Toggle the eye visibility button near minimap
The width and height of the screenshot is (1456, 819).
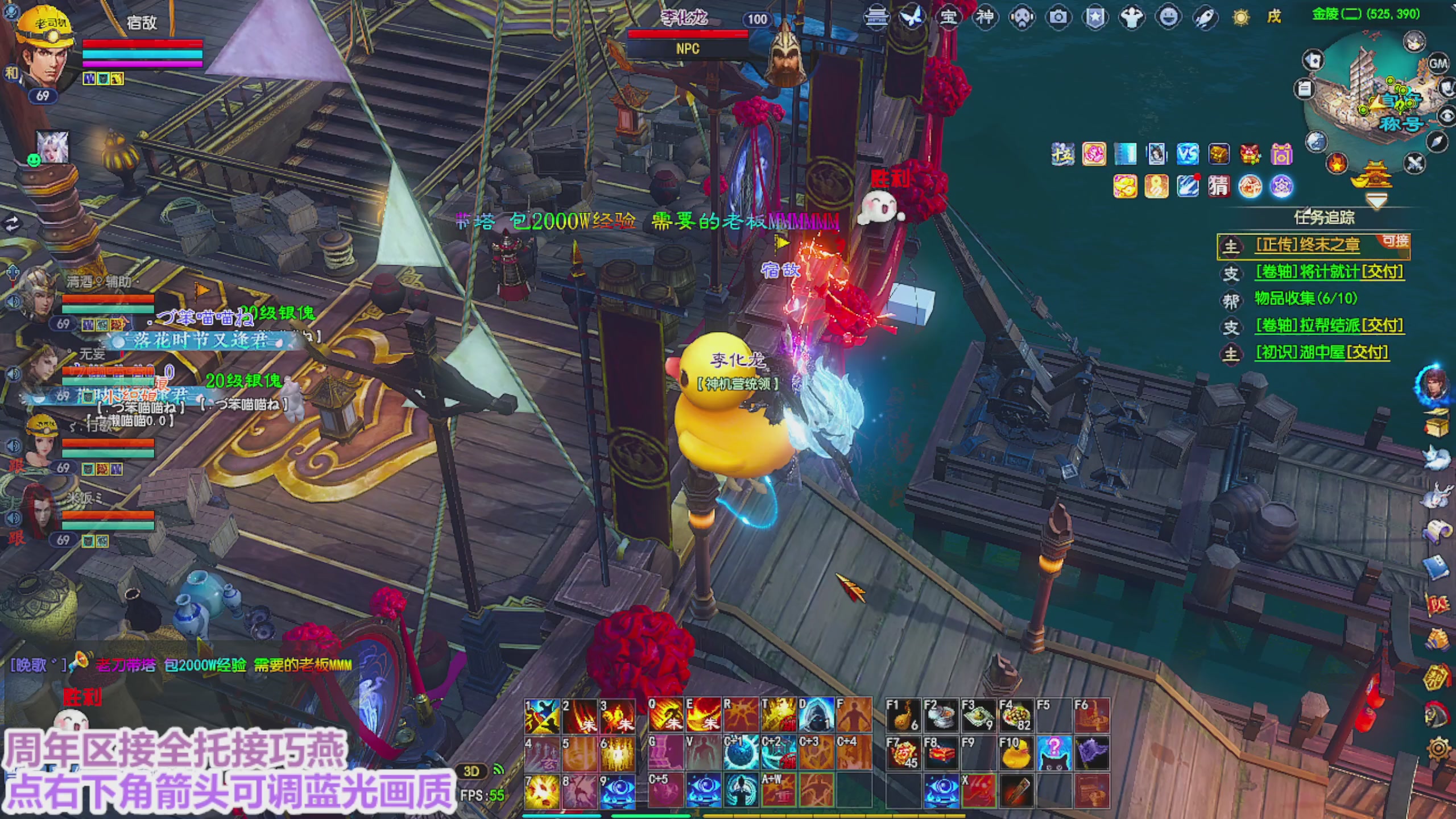pos(1446,116)
